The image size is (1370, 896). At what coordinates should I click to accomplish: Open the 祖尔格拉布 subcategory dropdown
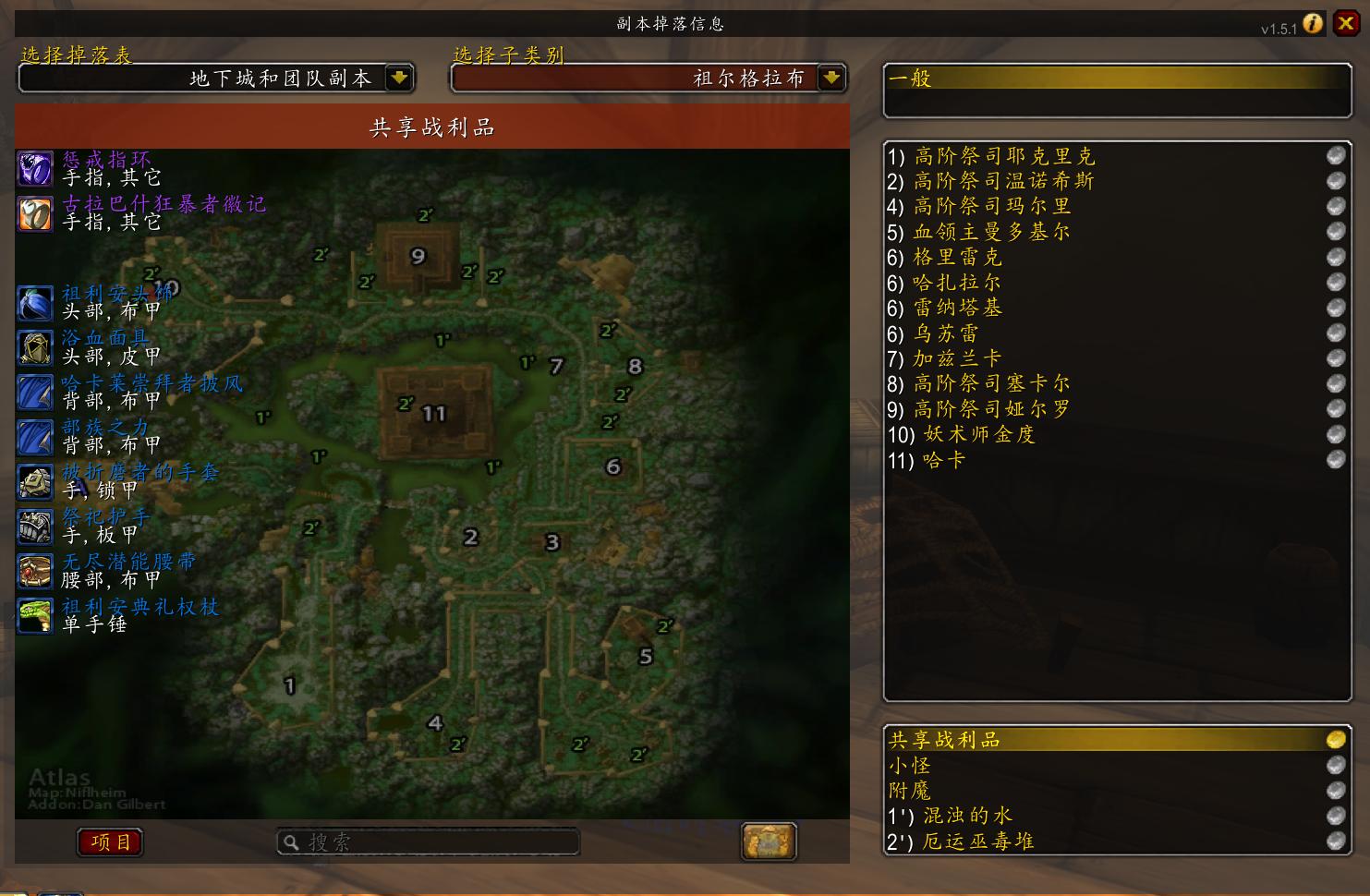point(831,79)
